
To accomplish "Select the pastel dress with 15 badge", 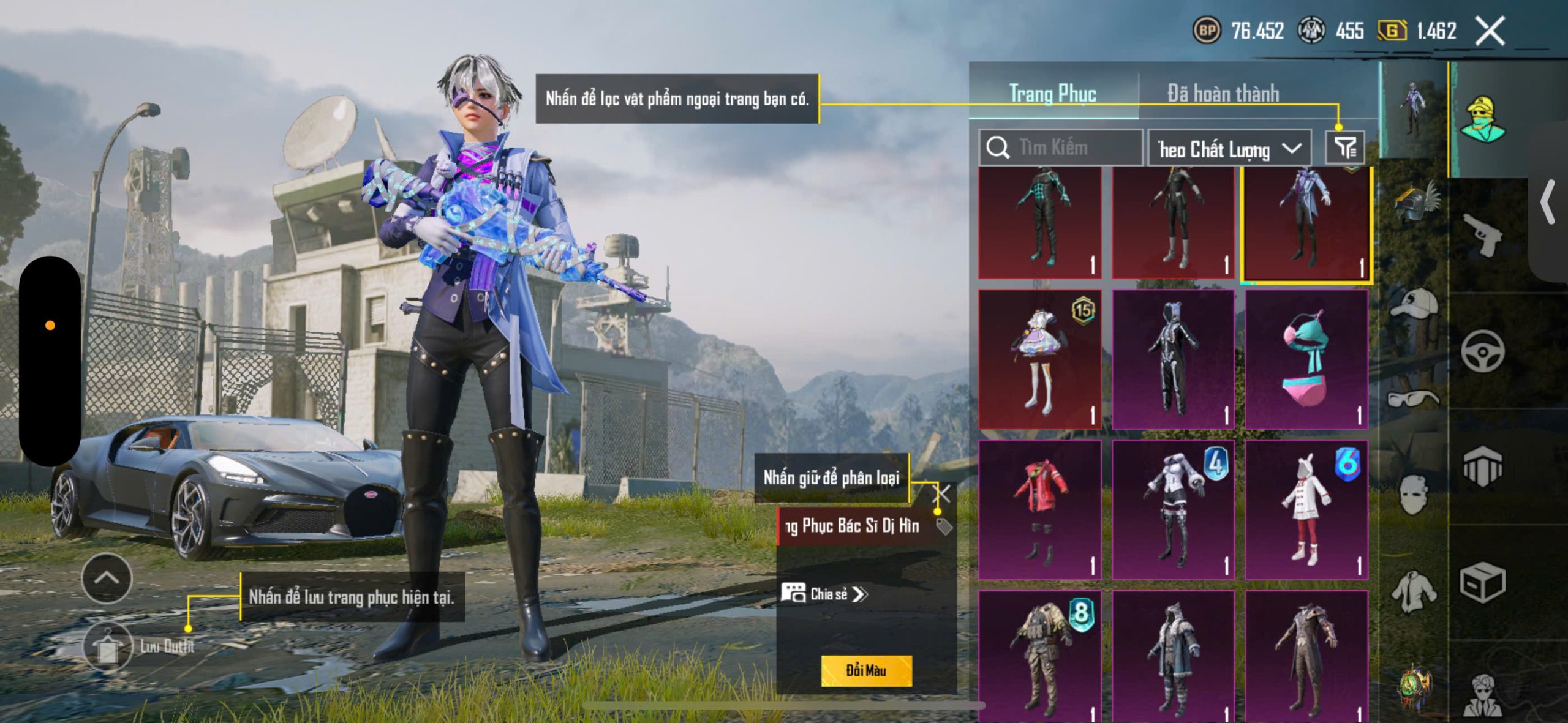I will tap(1040, 359).
